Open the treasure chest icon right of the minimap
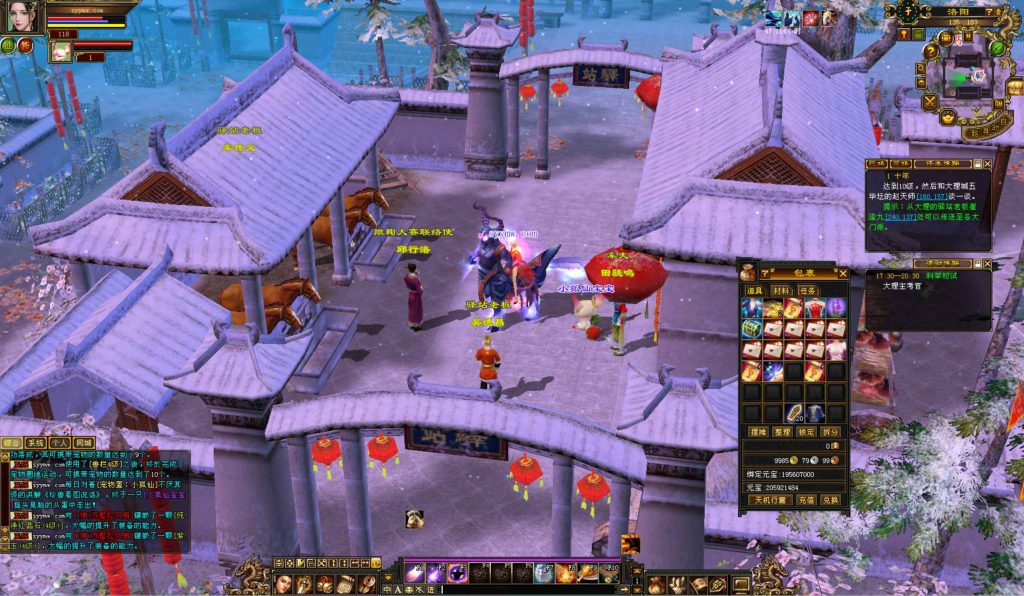Viewport: 1024px width, 596px height. pos(1015,88)
